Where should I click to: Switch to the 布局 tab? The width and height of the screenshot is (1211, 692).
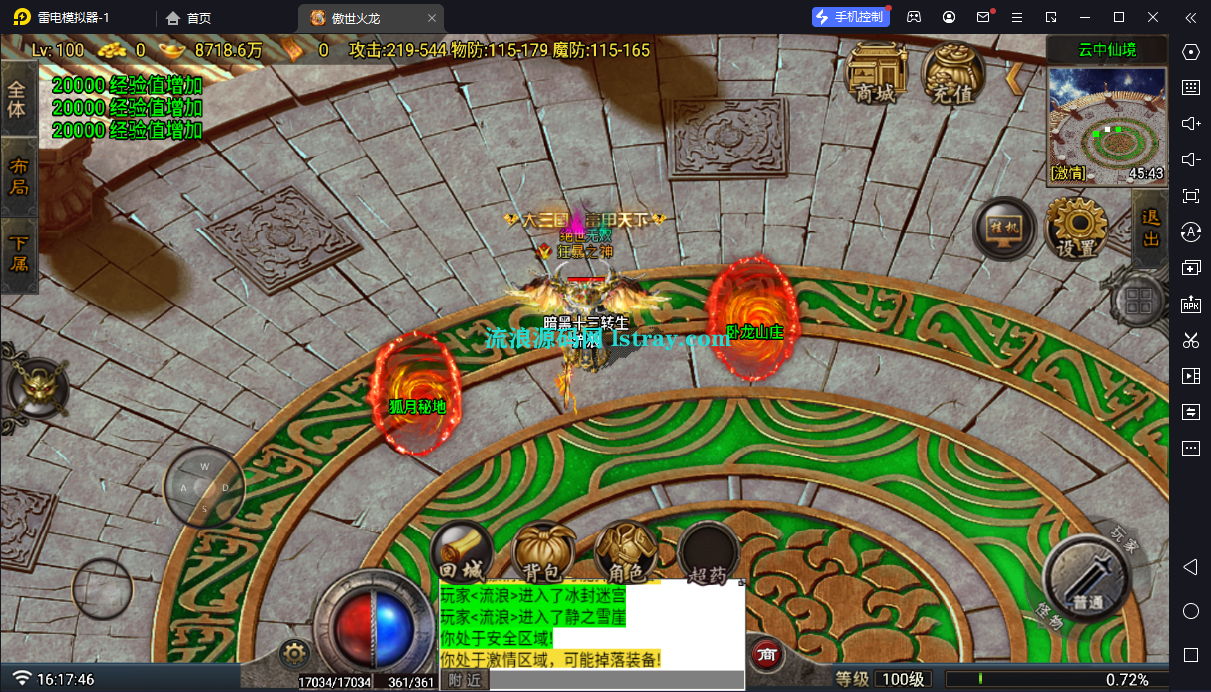[18, 177]
